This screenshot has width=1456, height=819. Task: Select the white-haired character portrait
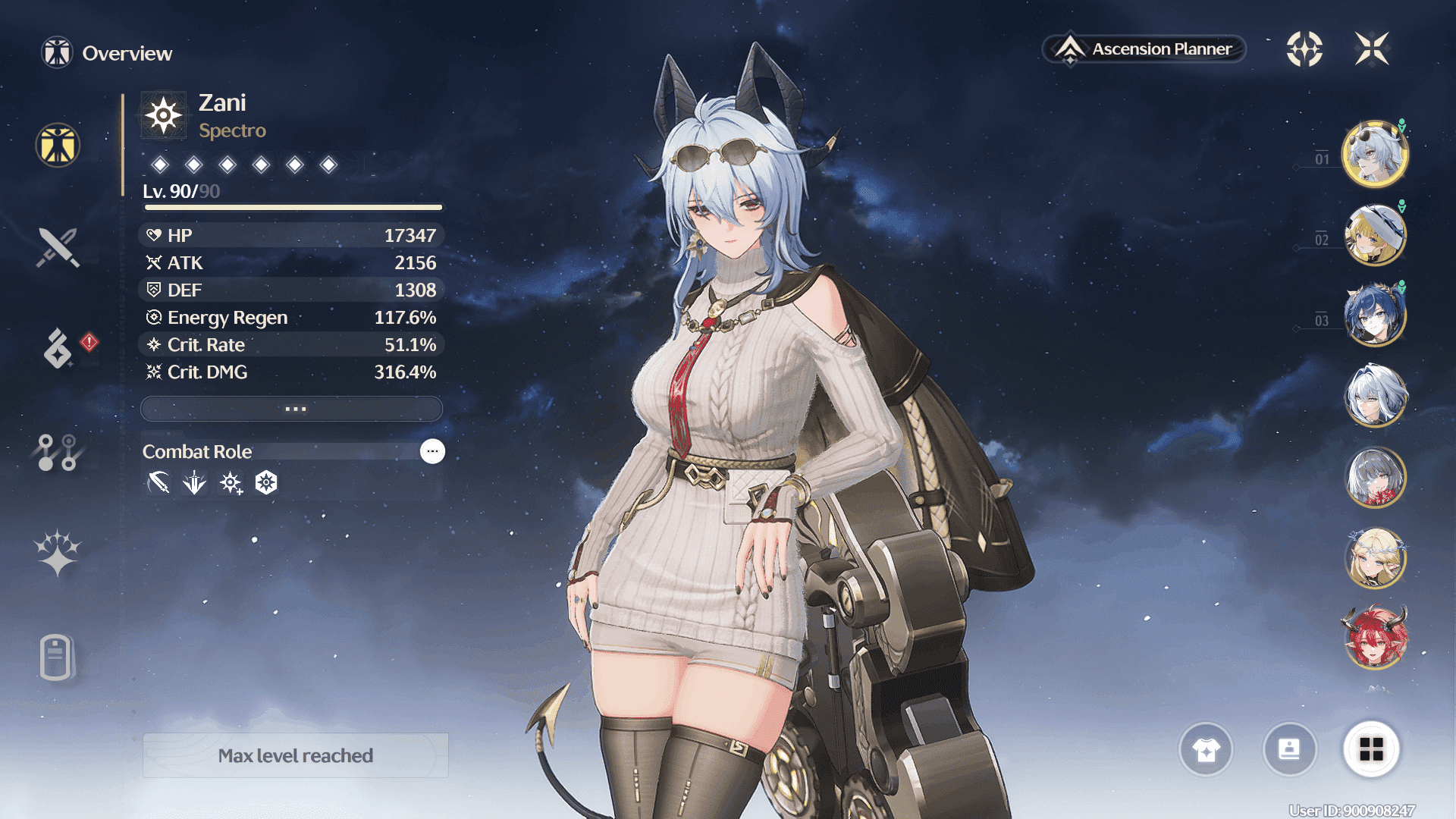pos(1375,396)
